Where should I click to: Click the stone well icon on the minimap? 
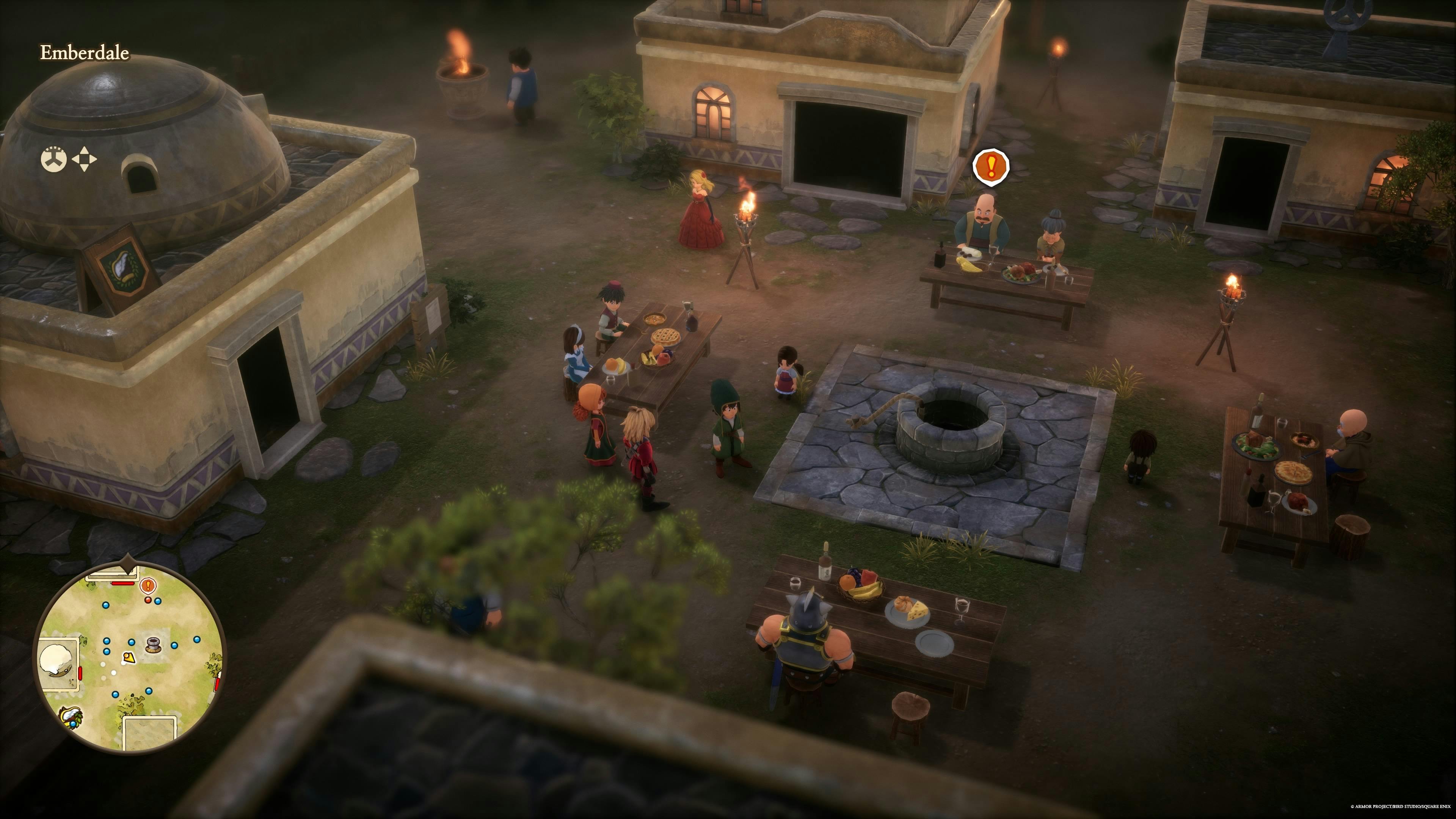click(152, 644)
